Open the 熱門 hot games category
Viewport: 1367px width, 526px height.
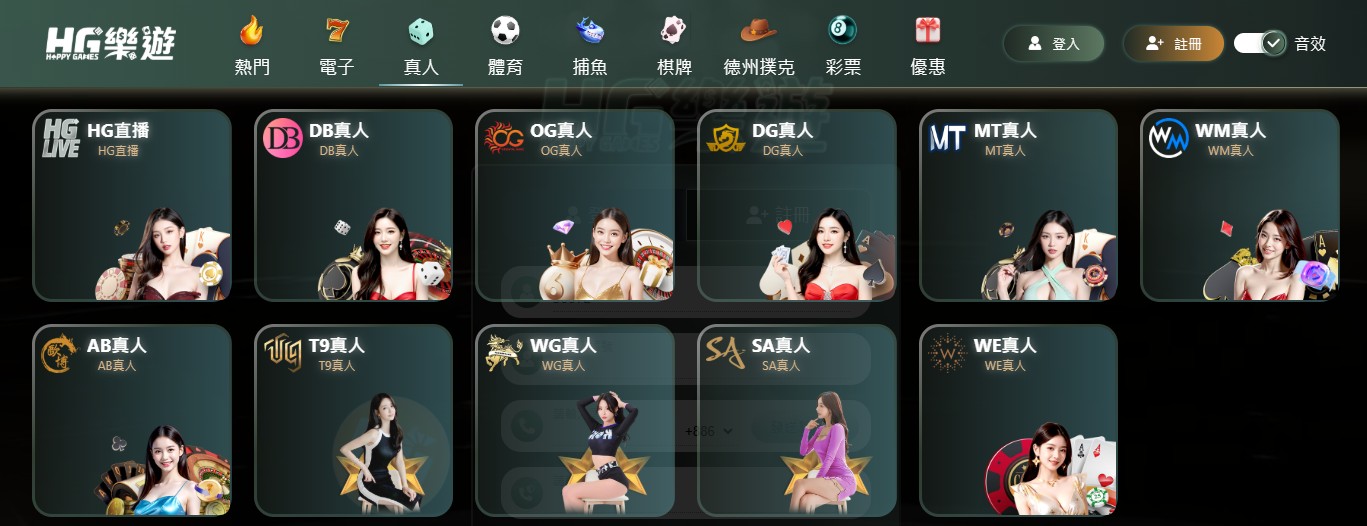252,47
